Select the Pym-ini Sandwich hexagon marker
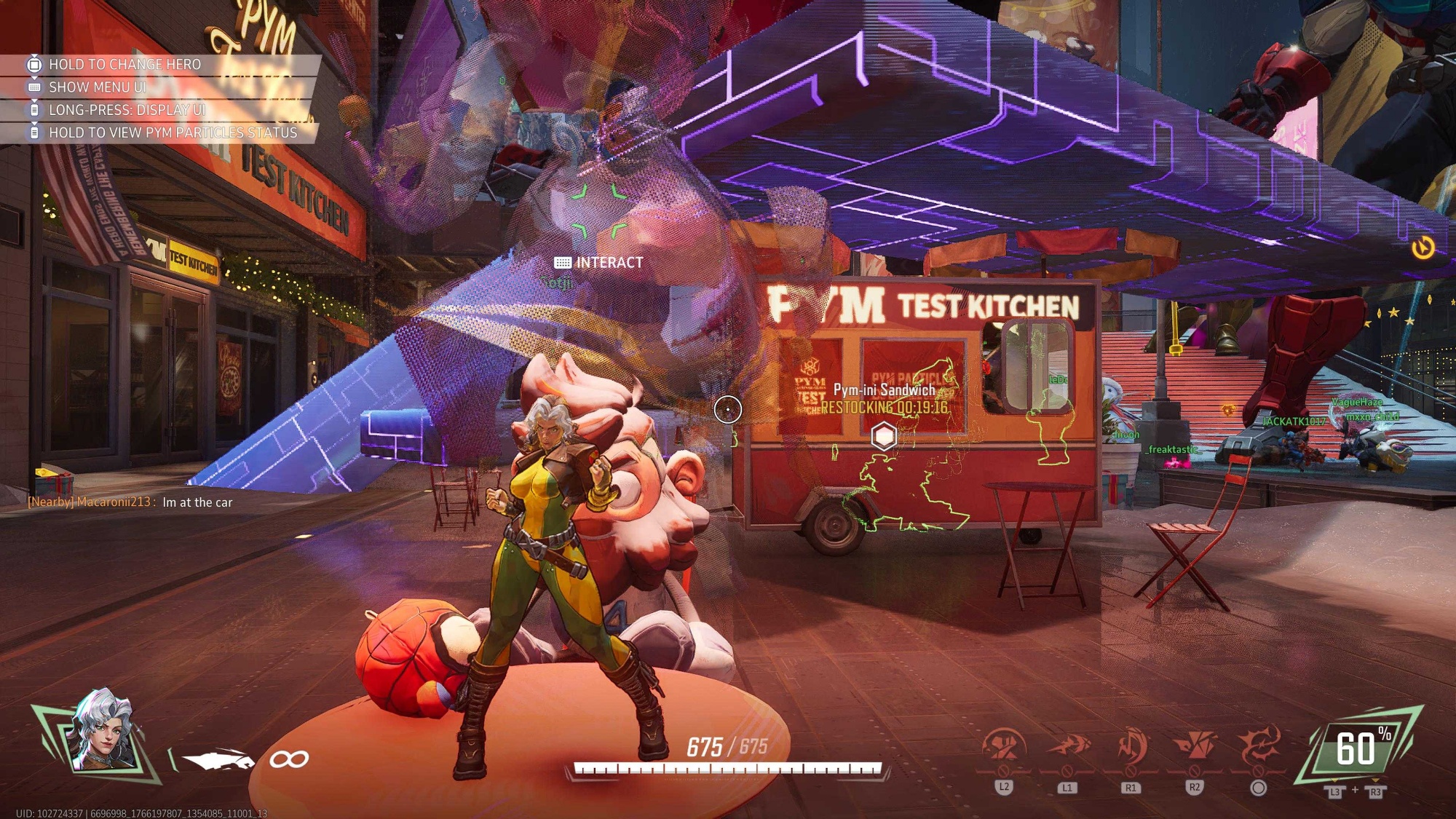Viewport: 1456px width, 819px height. [884, 436]
